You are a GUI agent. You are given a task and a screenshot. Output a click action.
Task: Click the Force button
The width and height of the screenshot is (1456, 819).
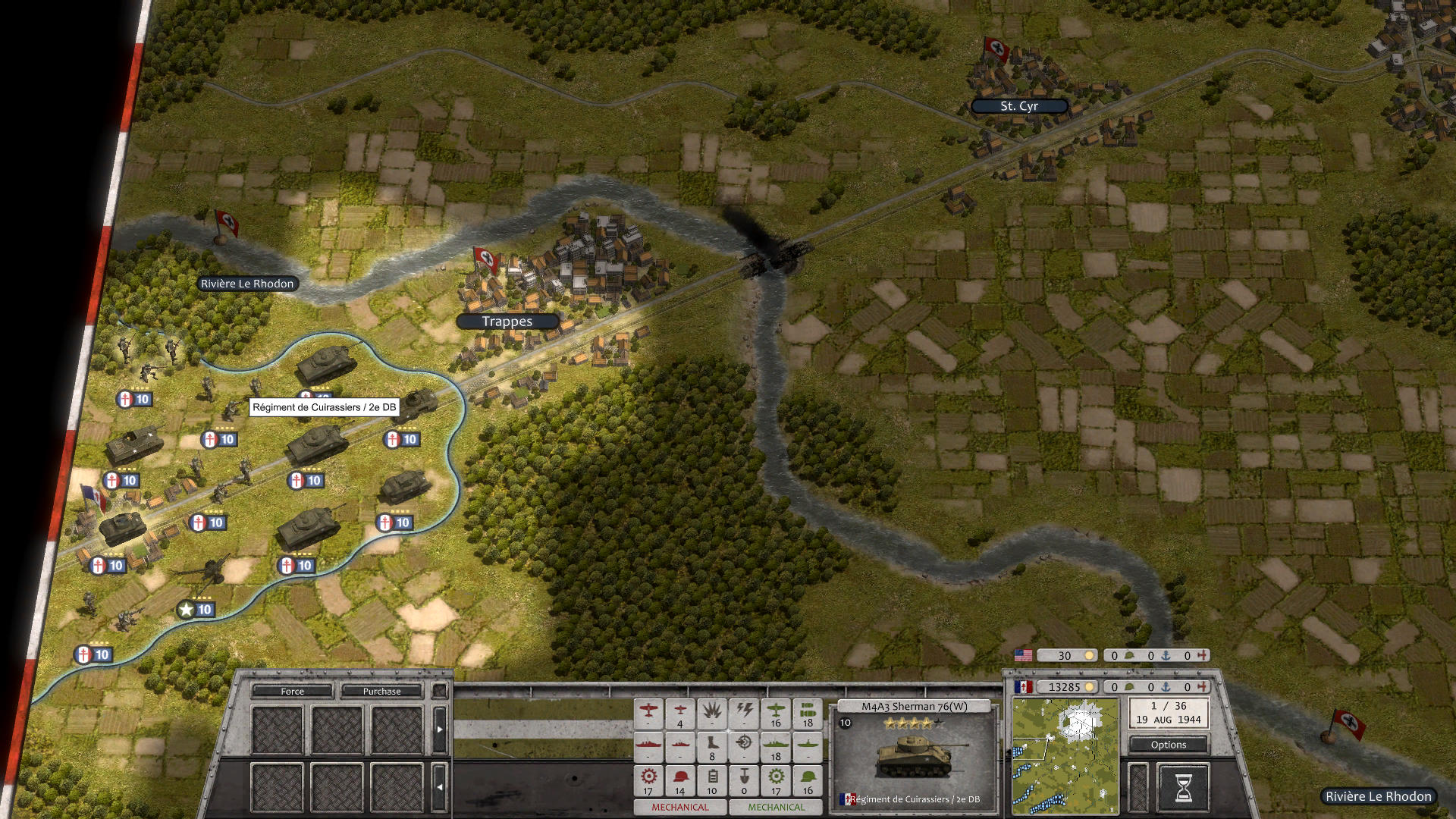point(291,692)
